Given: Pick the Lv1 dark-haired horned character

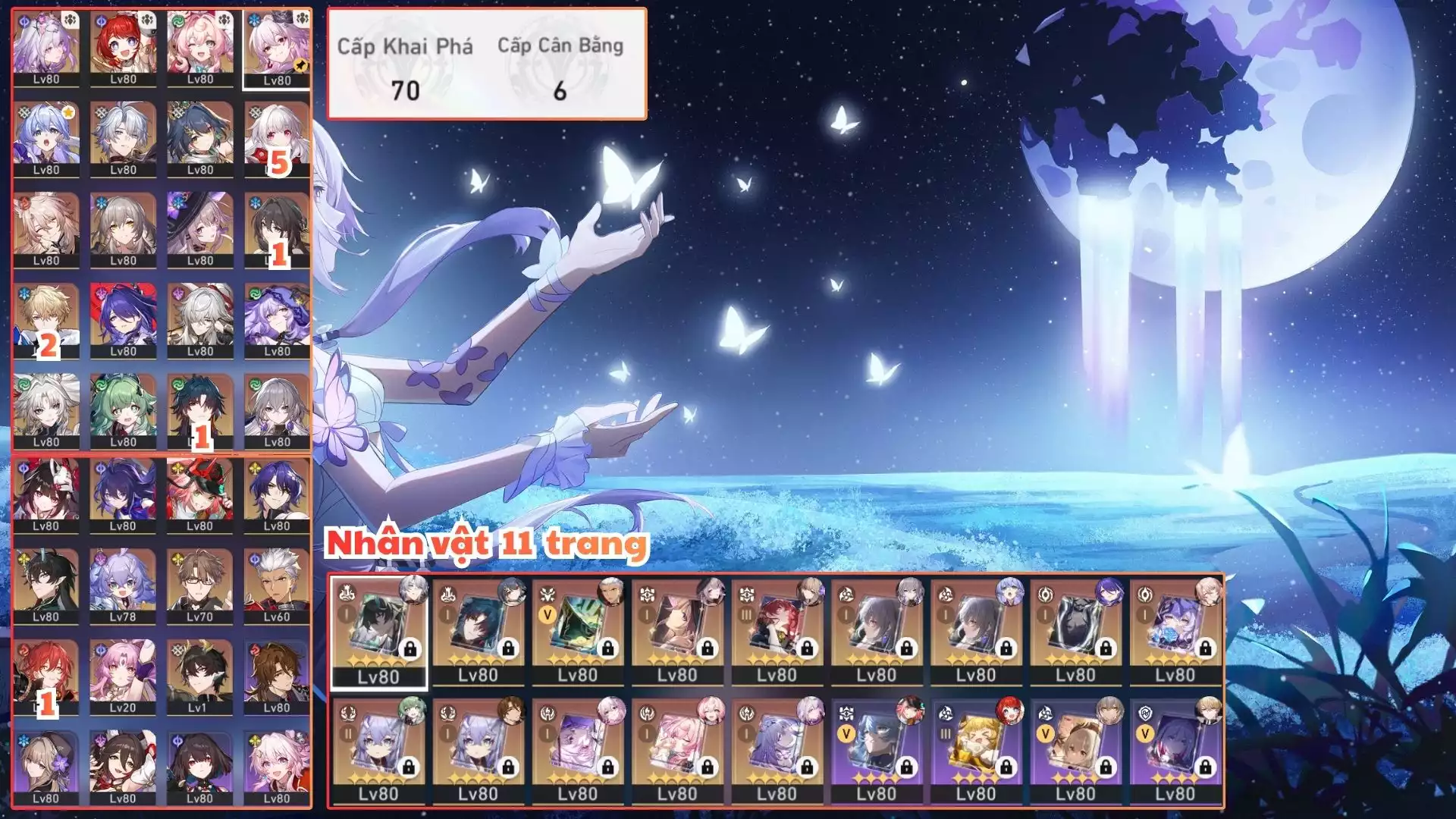Looking at the screenshot, I should pos(199,676).
